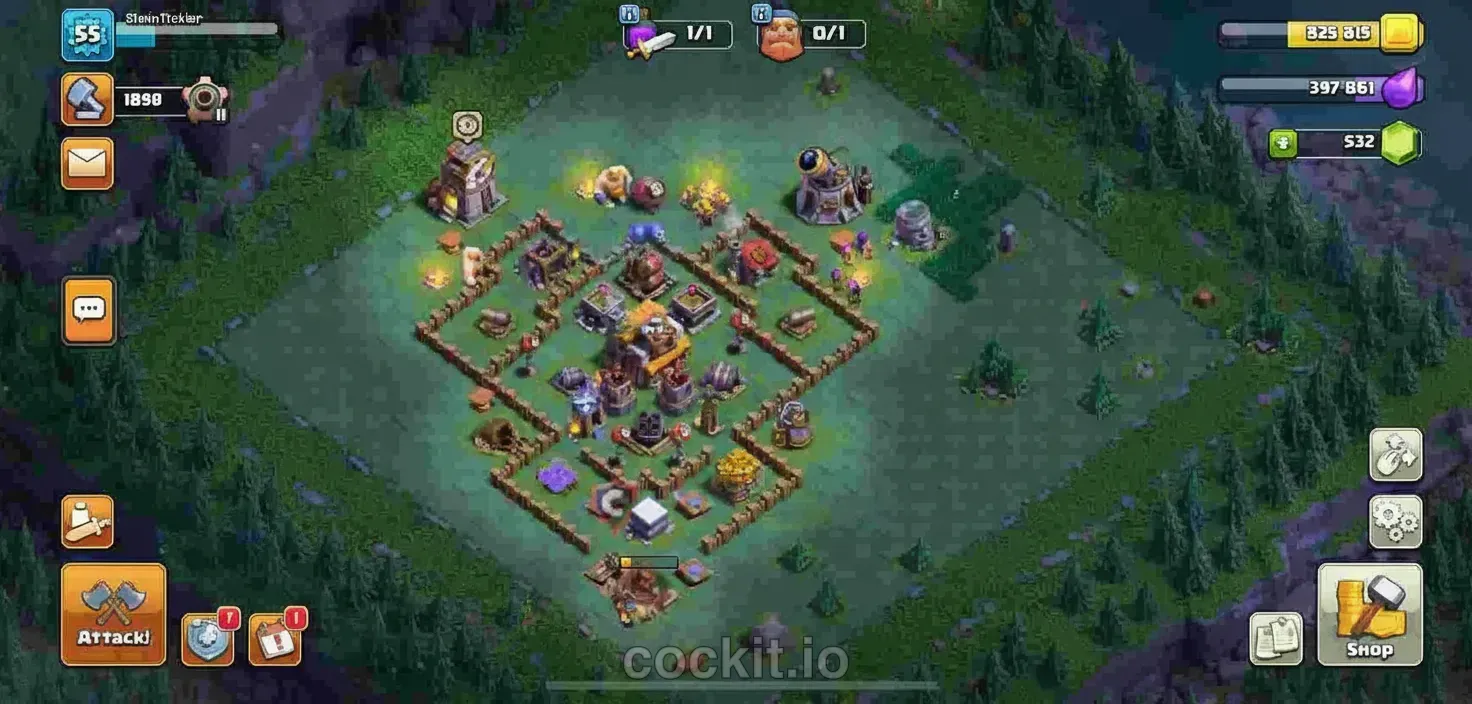Open the blue shield notification button
The image size is (1472, 704).
(208, 639)
